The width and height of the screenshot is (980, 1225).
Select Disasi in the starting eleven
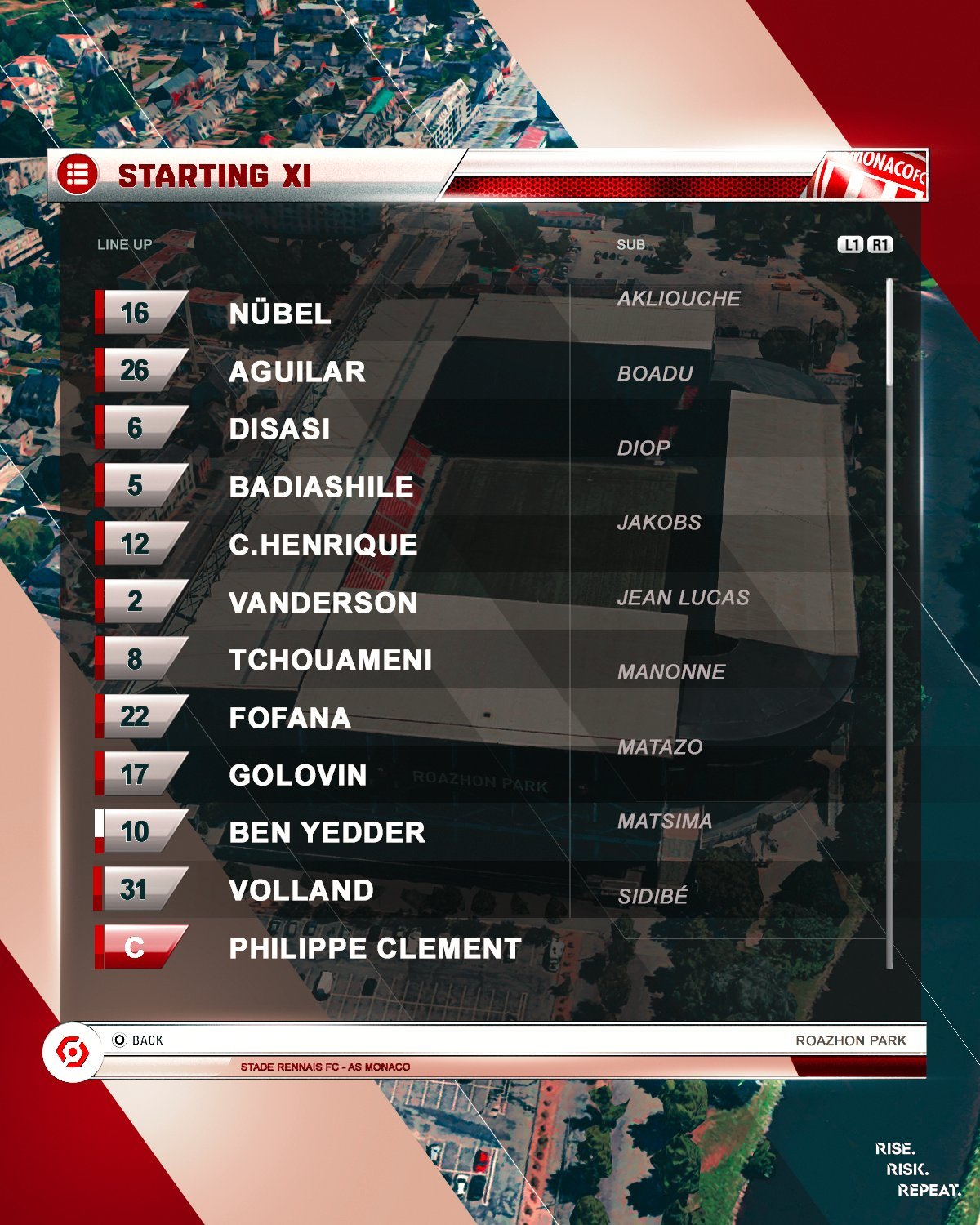279,429
